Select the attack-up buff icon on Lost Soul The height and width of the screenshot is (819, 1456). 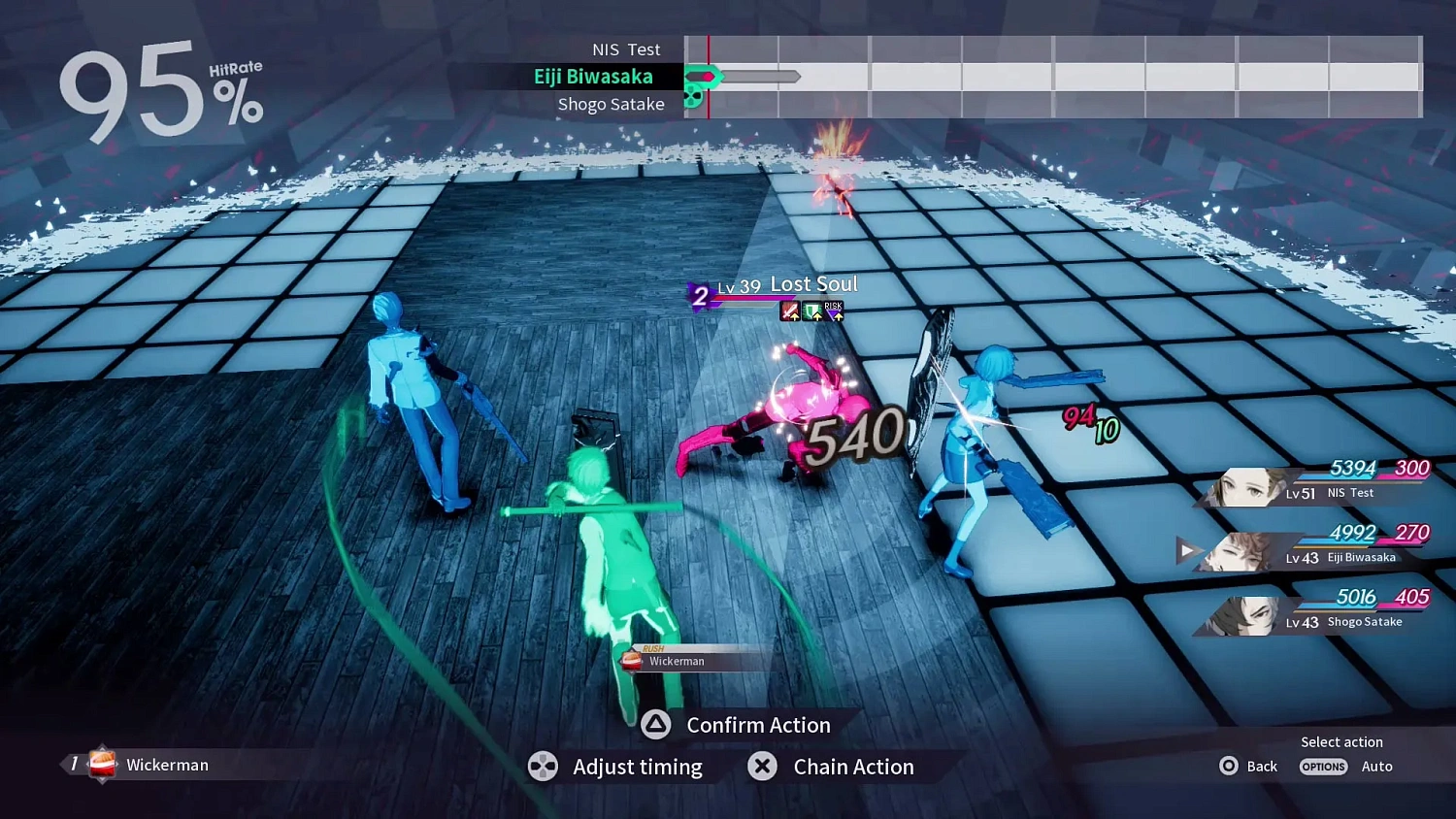[x=790, y=311]
